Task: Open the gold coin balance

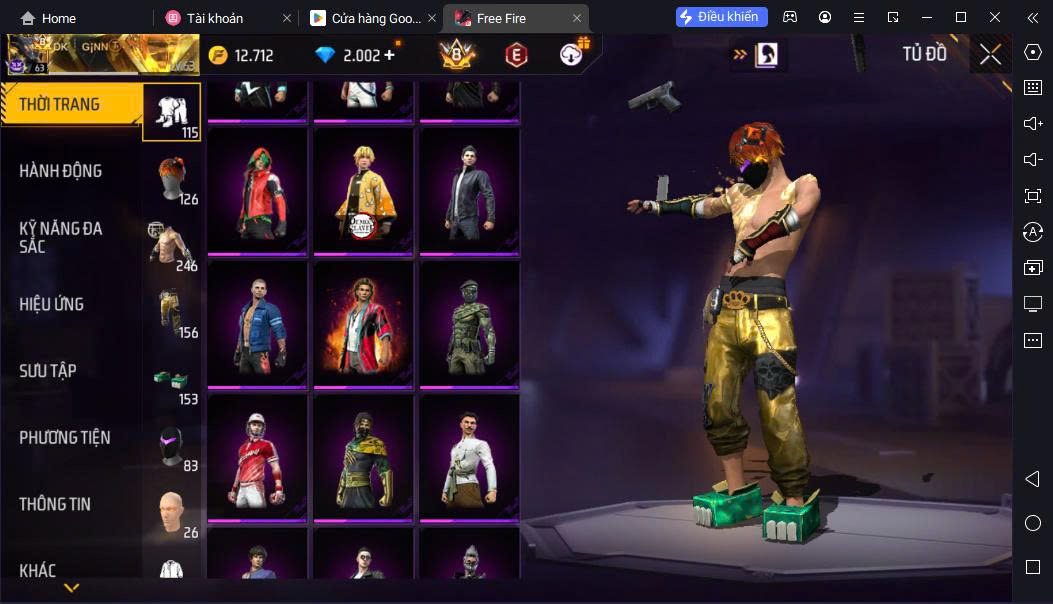Action: (241, 55)
